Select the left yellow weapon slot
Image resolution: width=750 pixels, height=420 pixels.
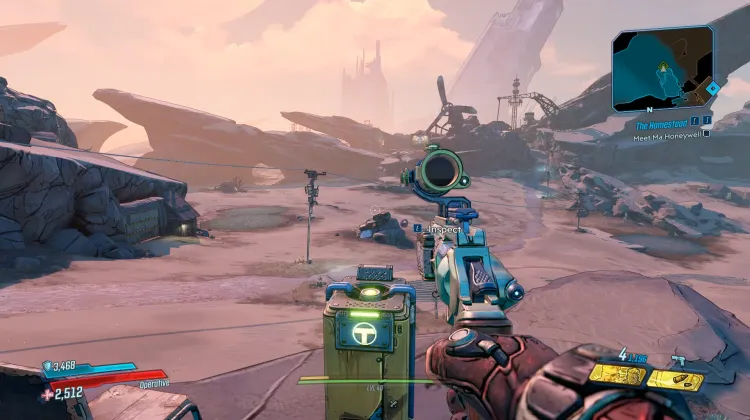tap(616, 374)
